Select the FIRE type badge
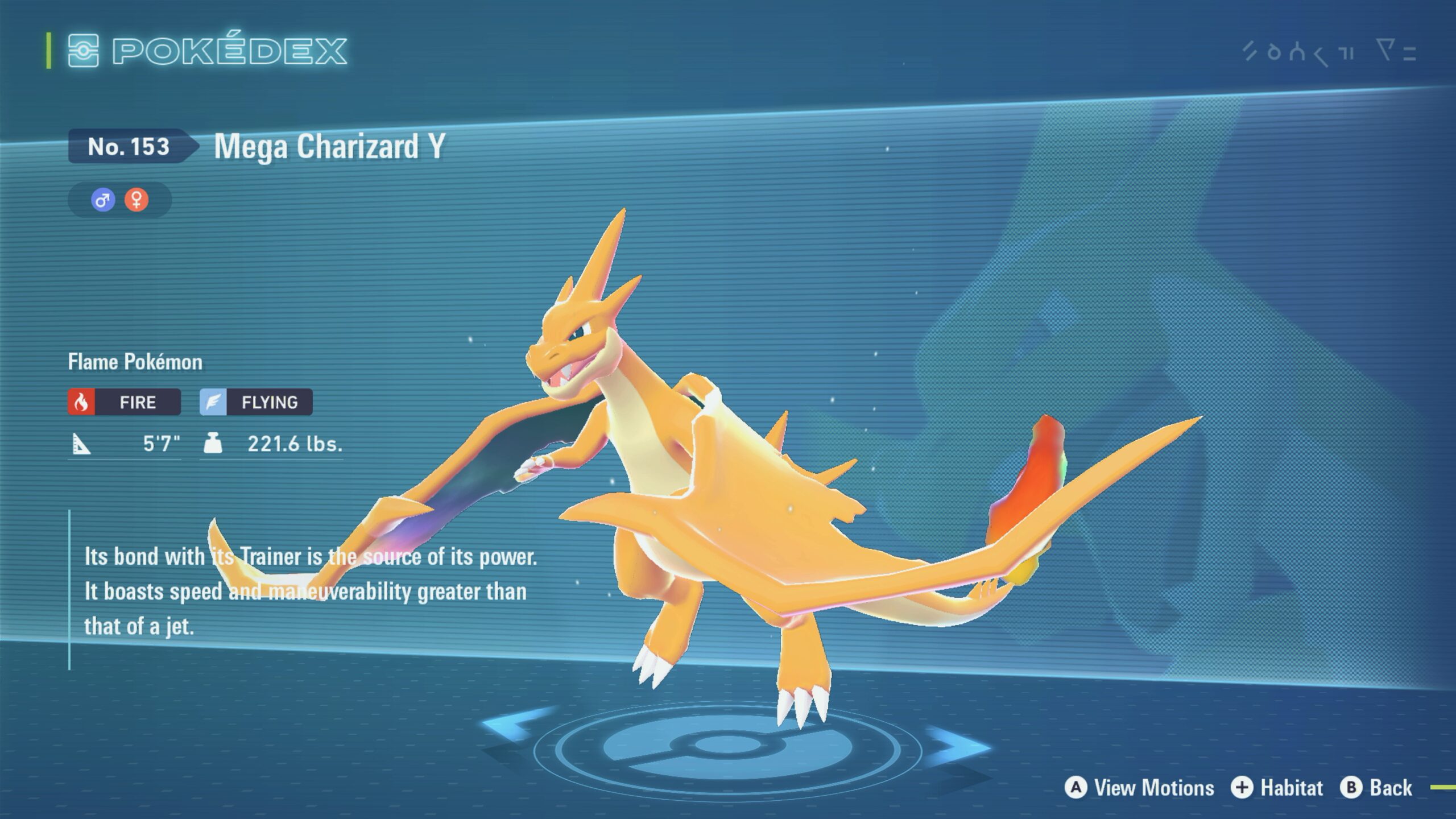 click(125, 402)
